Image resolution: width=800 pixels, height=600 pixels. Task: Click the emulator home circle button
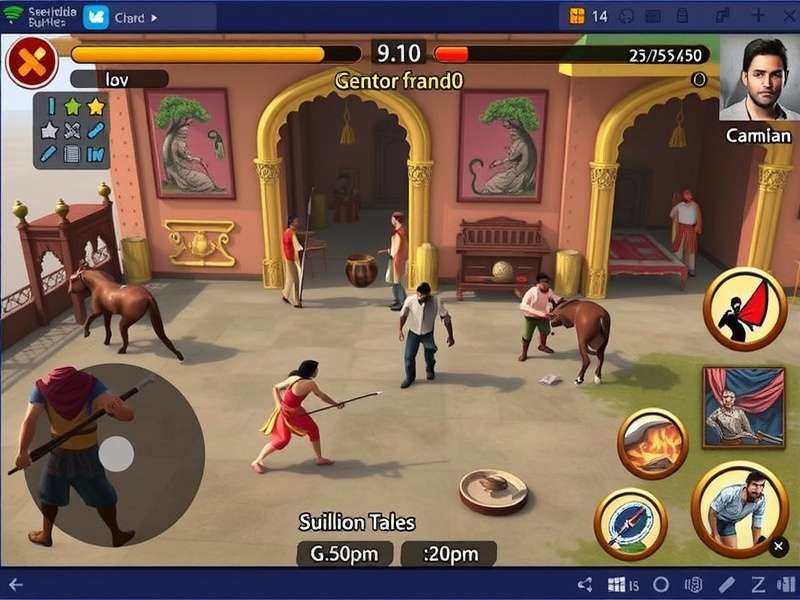tap(661, 584)
